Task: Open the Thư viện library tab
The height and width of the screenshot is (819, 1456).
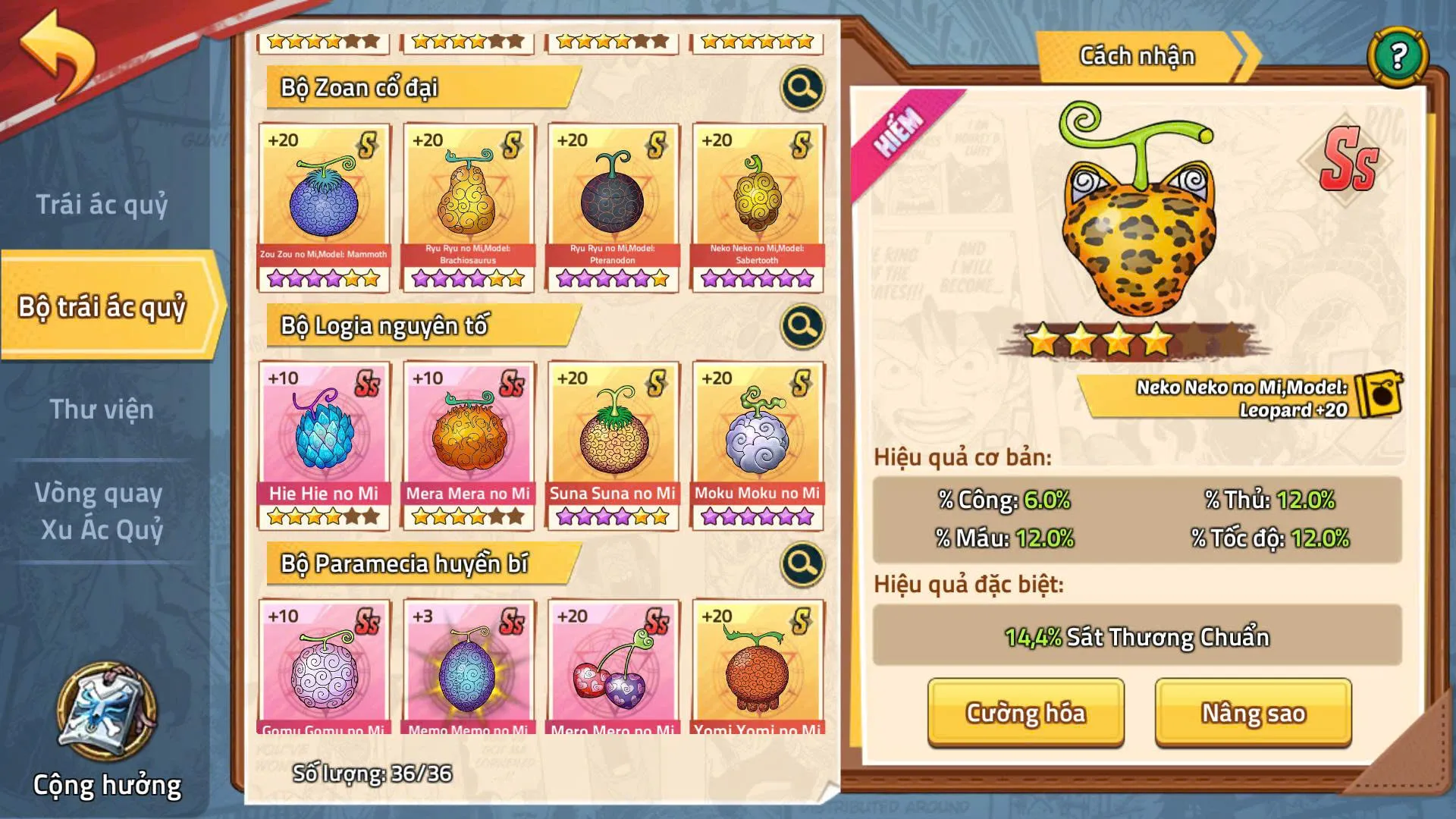Action: 102,410
